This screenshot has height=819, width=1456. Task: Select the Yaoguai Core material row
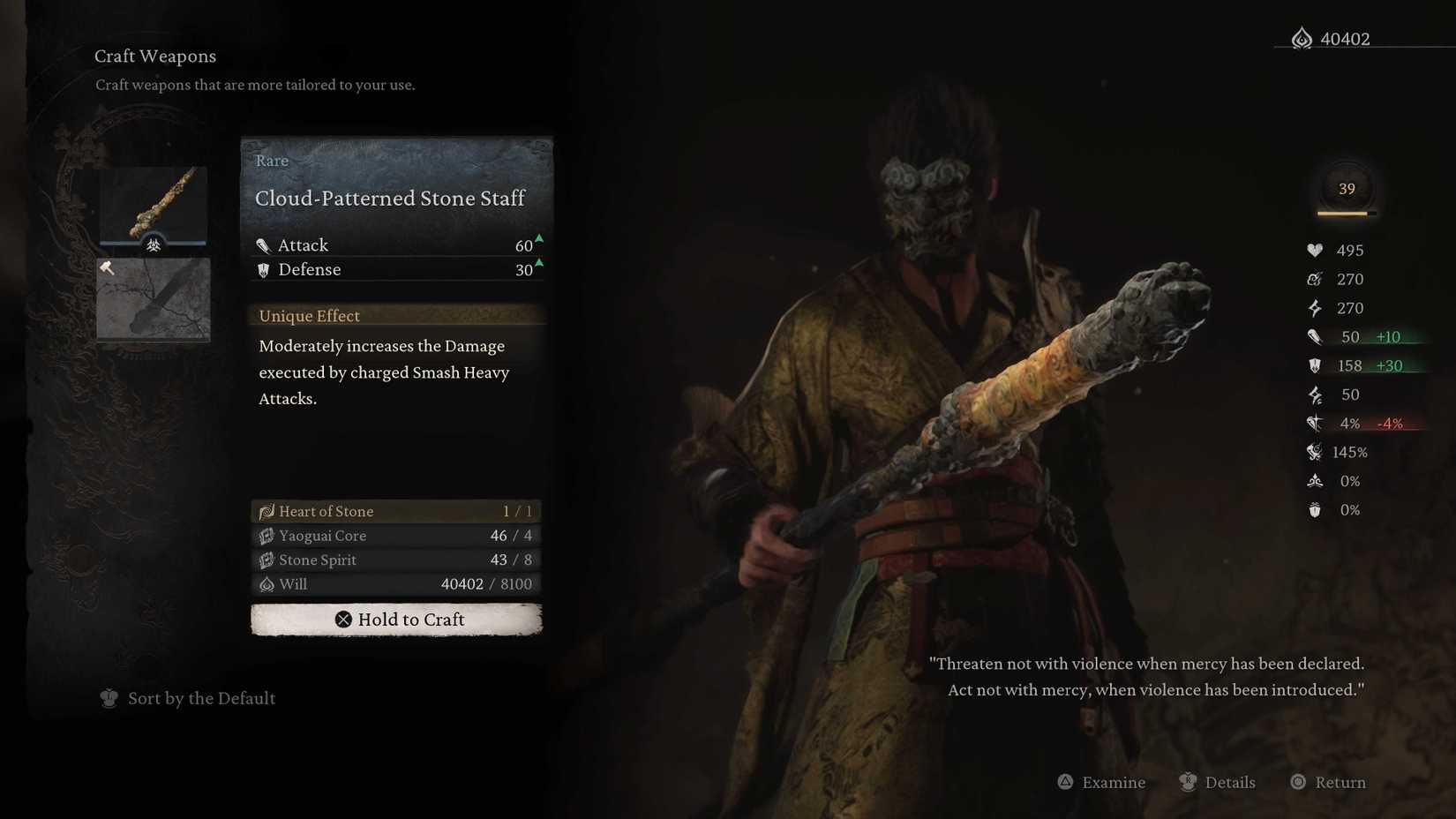pyautogui.click(x=396, y=536)
